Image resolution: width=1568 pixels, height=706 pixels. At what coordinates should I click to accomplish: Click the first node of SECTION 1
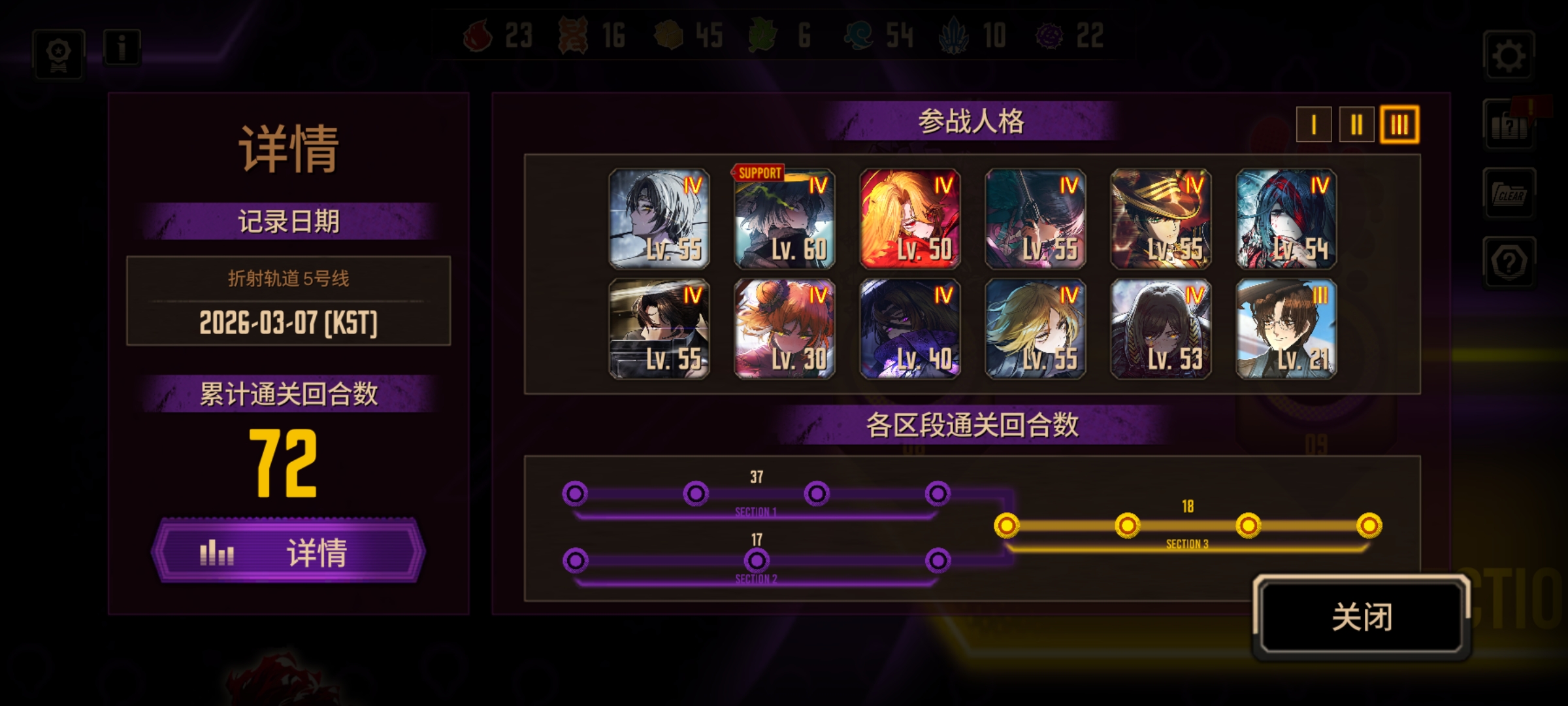point(574,495)
